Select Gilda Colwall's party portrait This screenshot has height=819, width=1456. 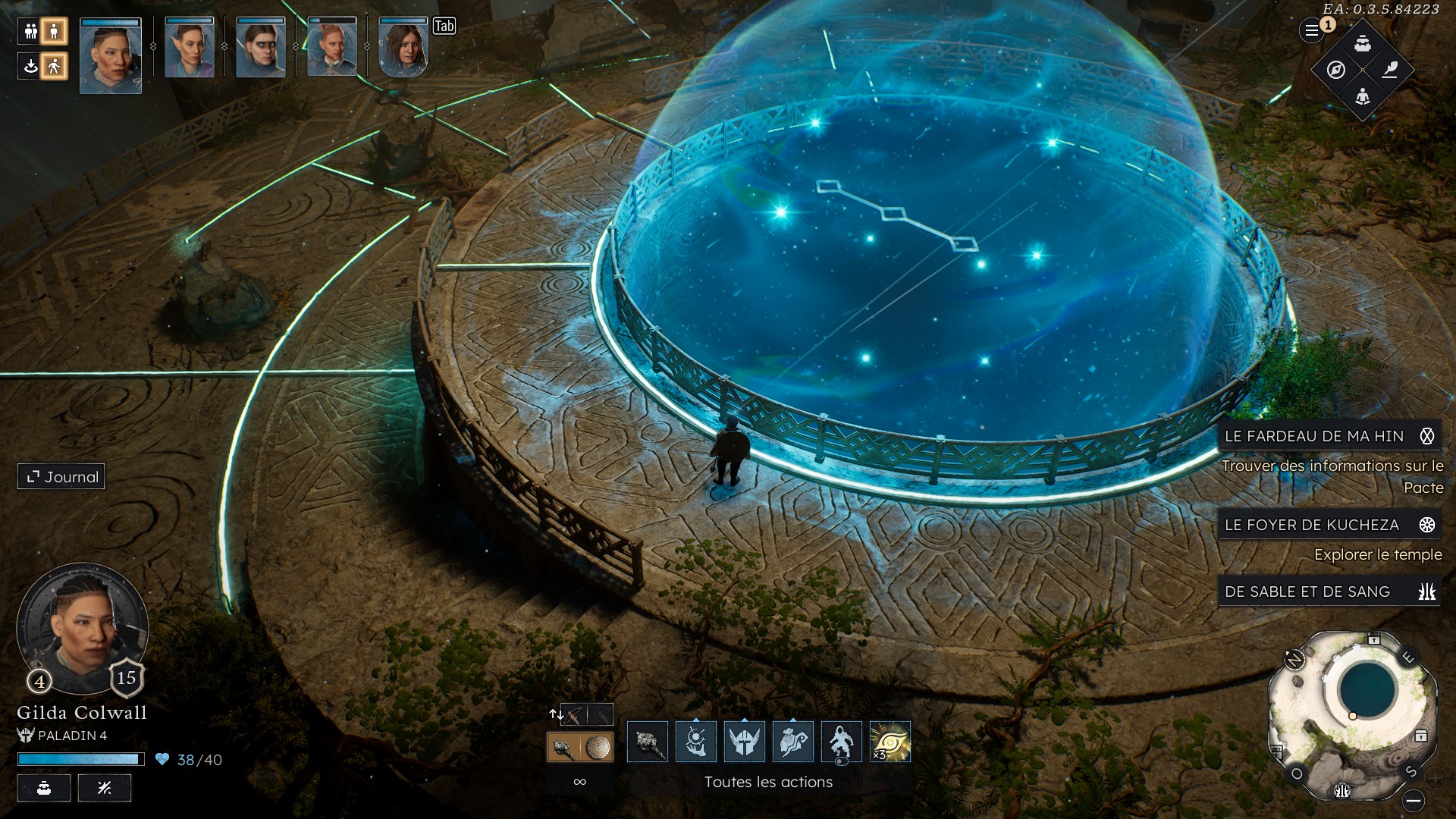[x=111, y=56]
